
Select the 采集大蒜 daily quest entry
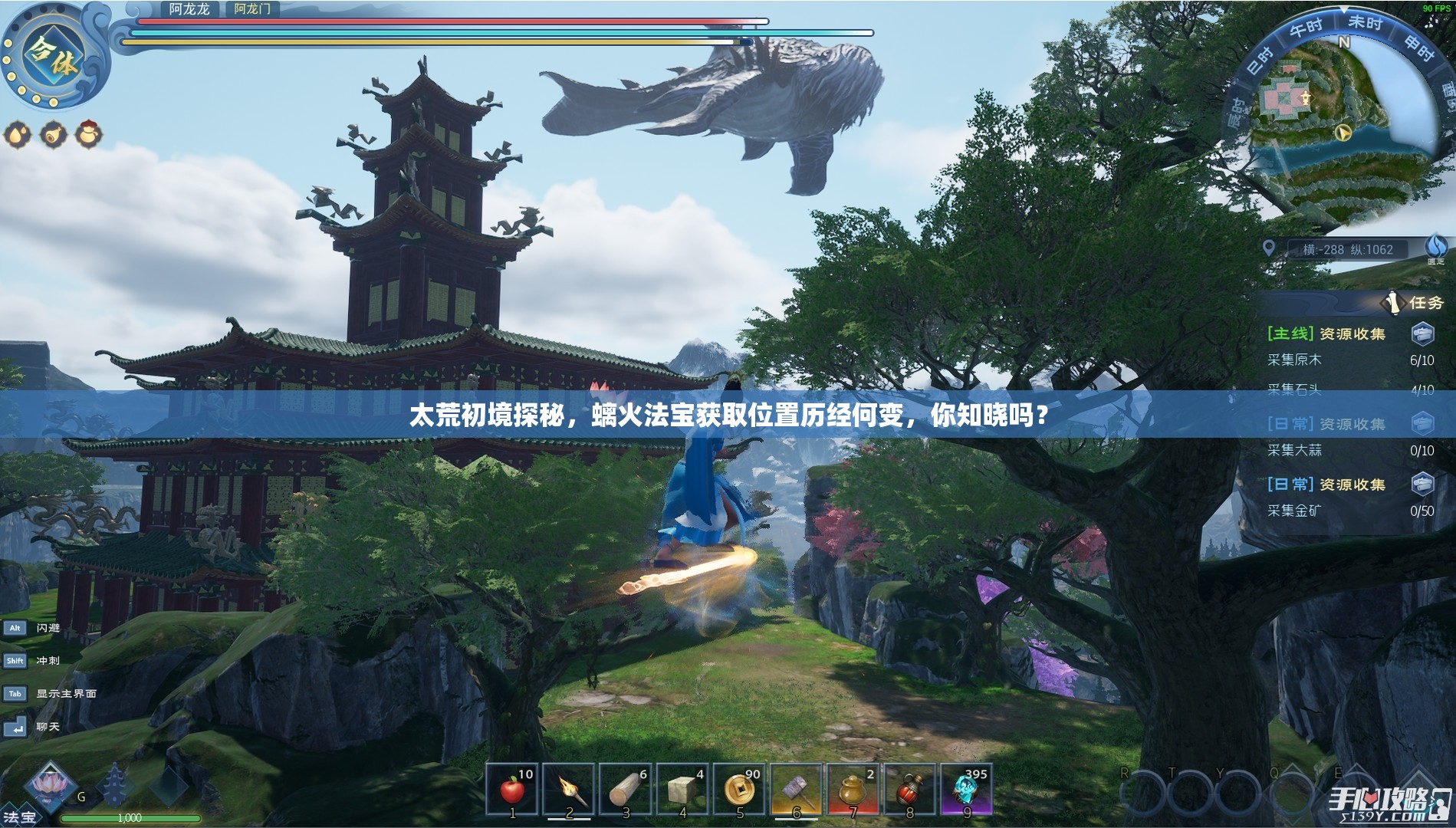pyautogui.click(x=1294, y=451)
